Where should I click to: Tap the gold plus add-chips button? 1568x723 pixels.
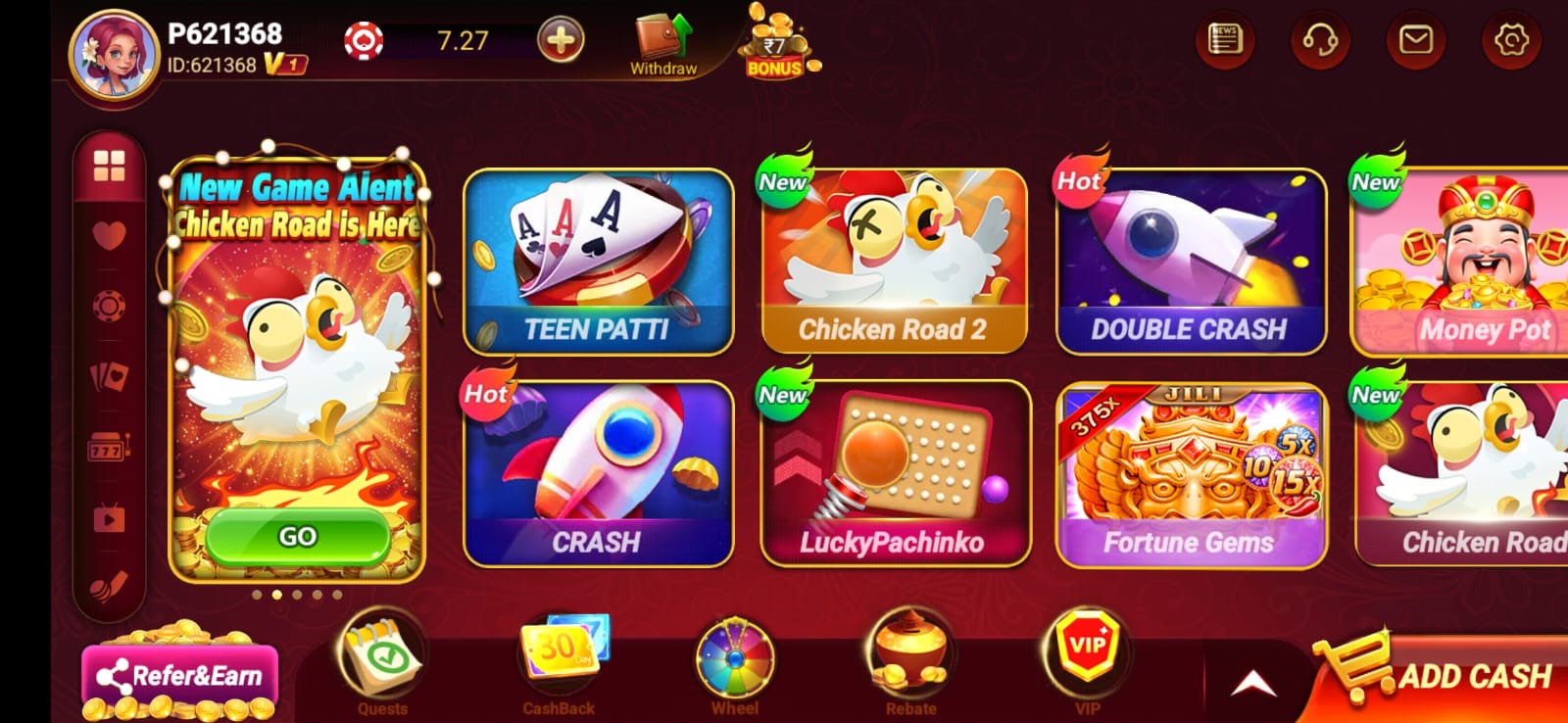[x=561, y=40]
